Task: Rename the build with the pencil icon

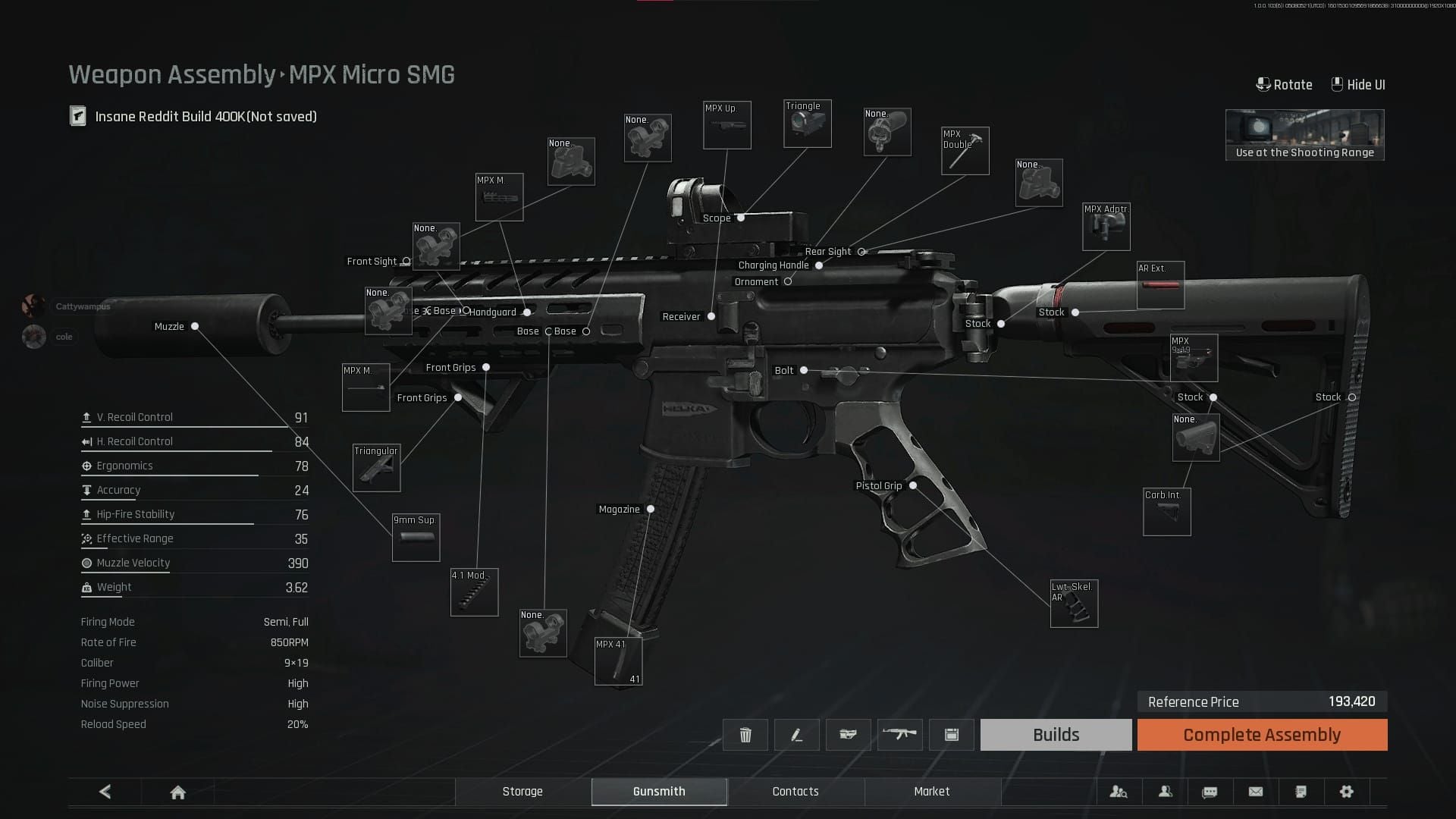Action: point(797,734)
